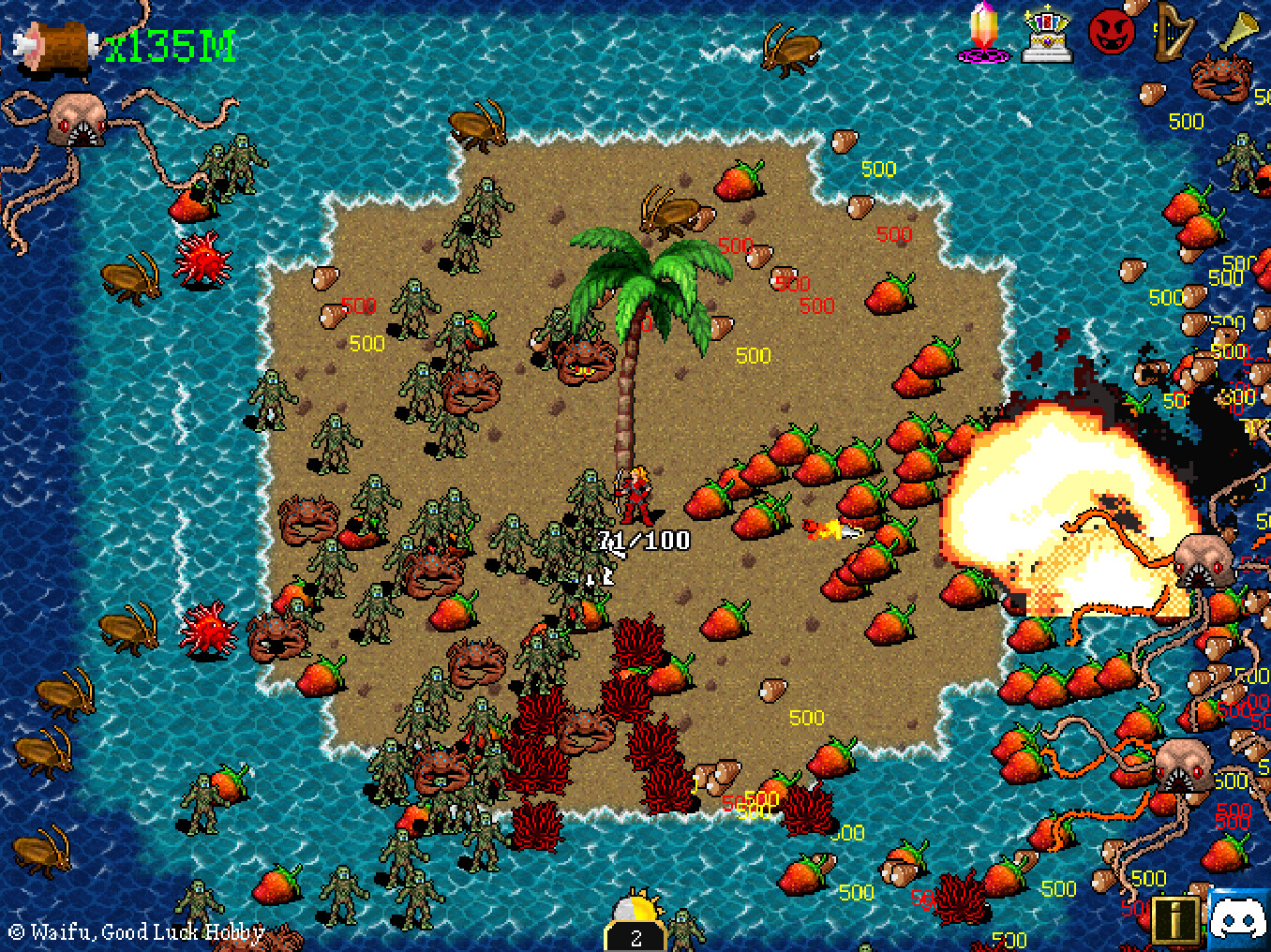
Task: Click the rainbow crystal portal icon
Action: pyautogui.click(x=983, y=33)
